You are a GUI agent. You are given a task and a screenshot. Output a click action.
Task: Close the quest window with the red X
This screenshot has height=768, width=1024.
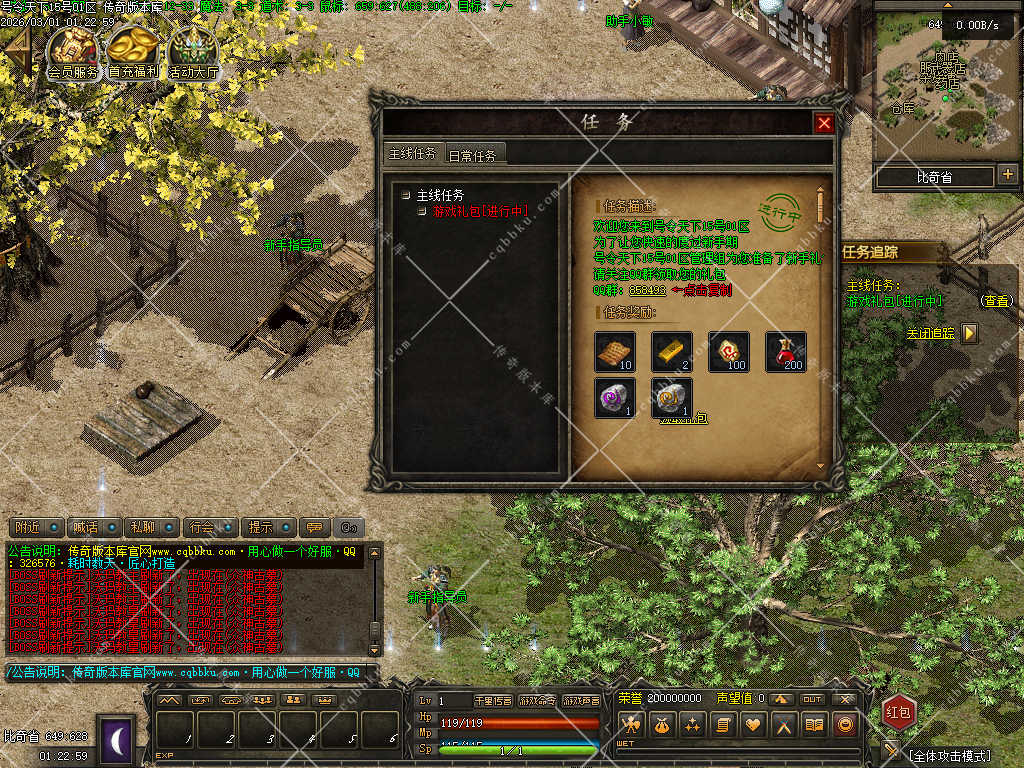coord(824,123)
